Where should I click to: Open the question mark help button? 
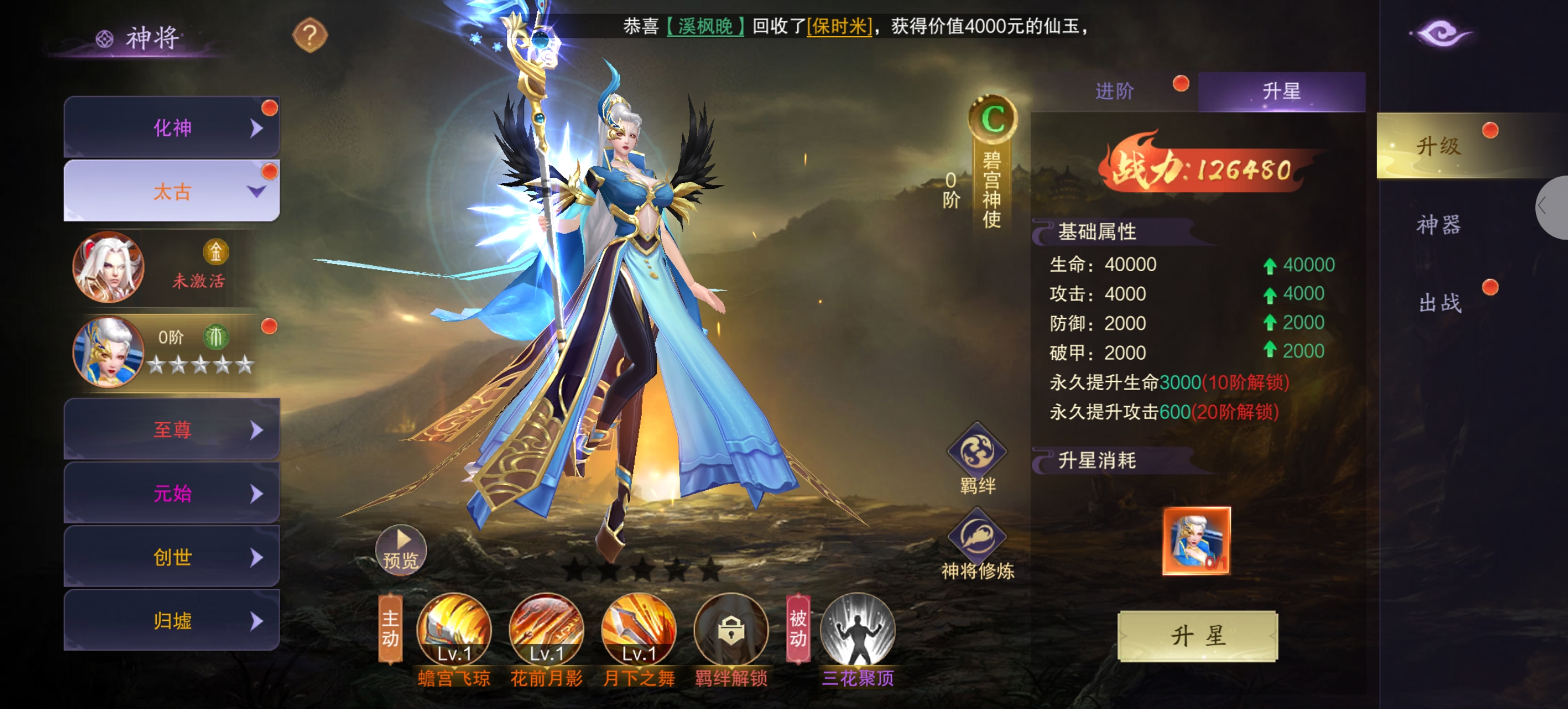click(x=310, y=36)
